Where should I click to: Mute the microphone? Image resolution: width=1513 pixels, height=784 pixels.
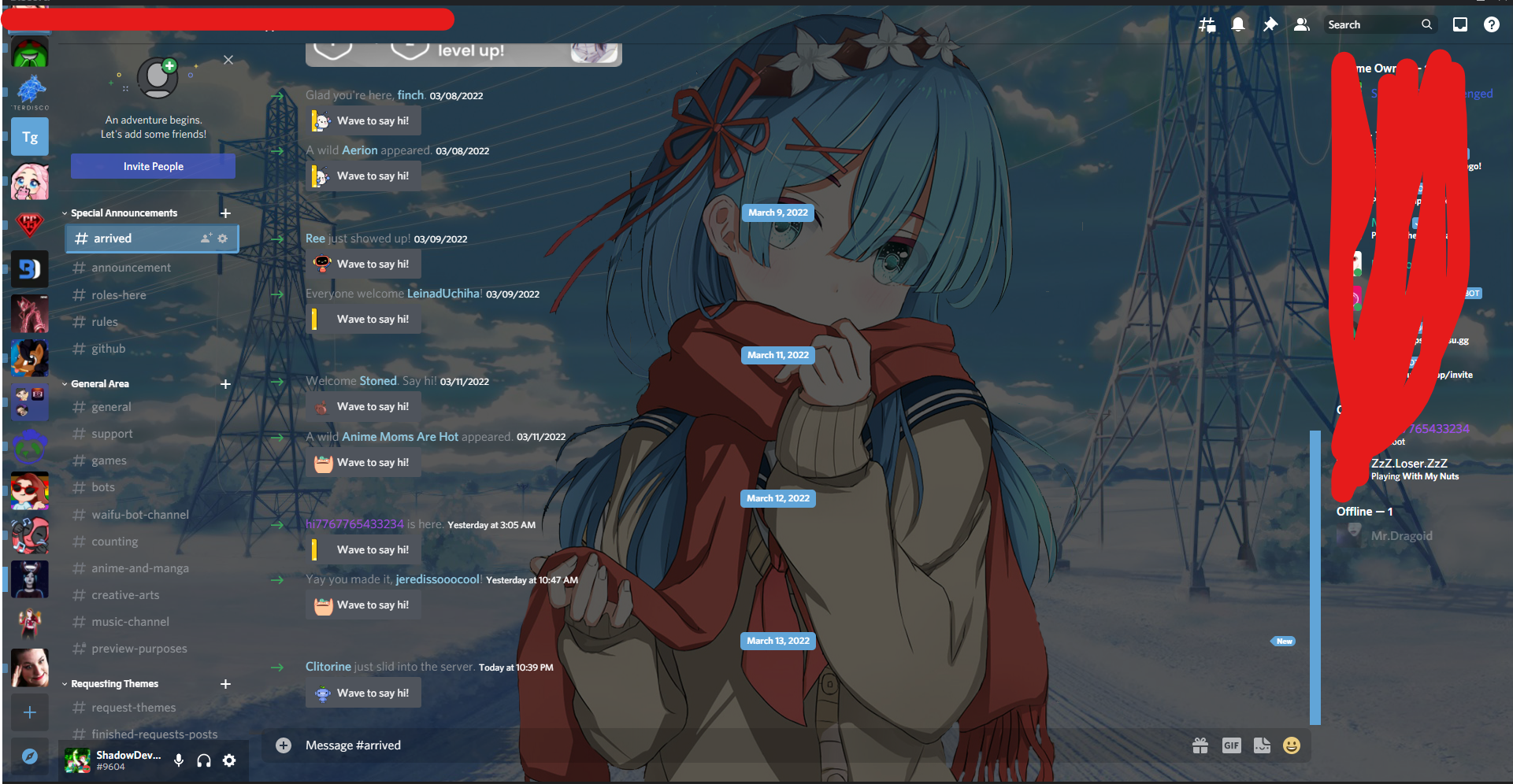coord(178,760)
